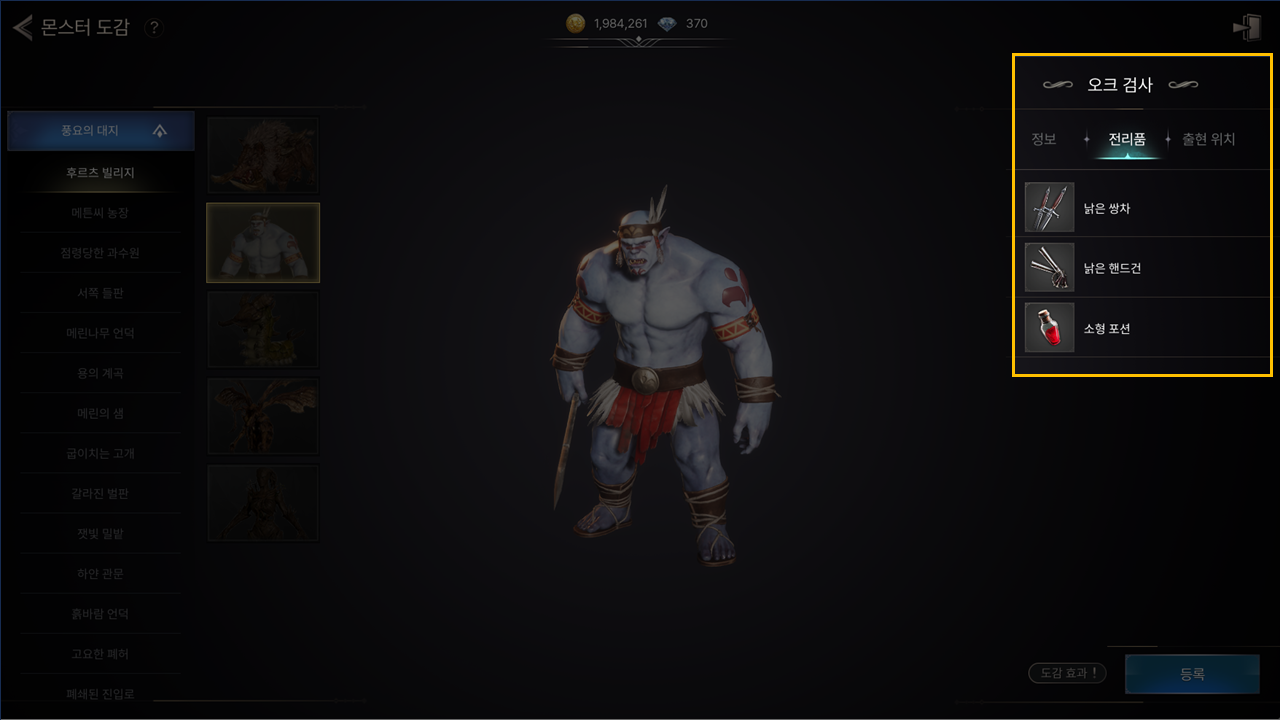Select 후르츠 빌리지 in the area list

(101, 173)
